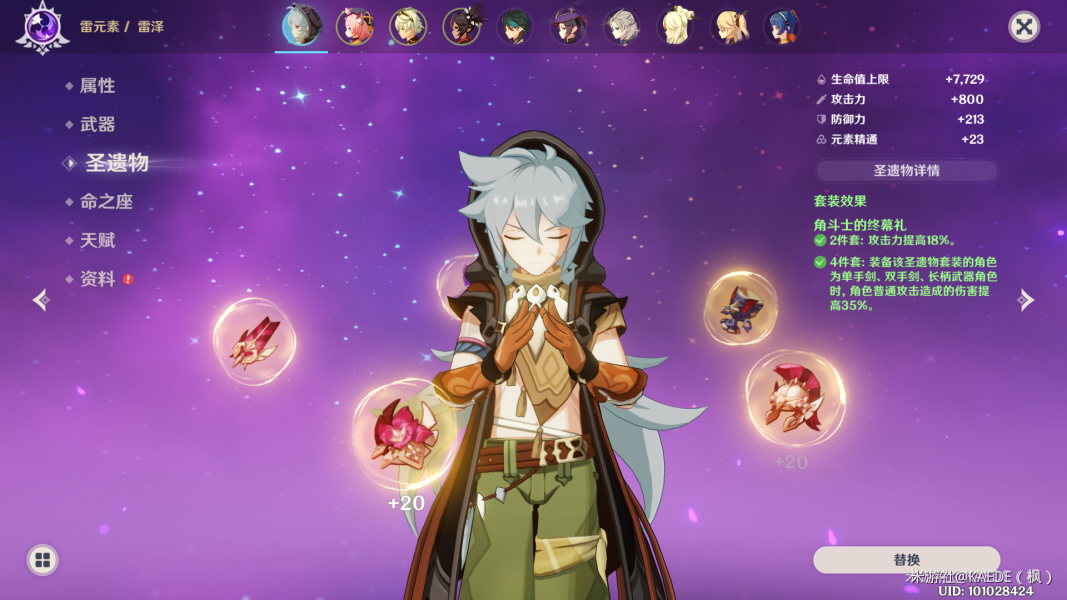Screen dimensions: 1067x600
Task: Choose the purple witch hat character portrait
Action: coord(568,27)
